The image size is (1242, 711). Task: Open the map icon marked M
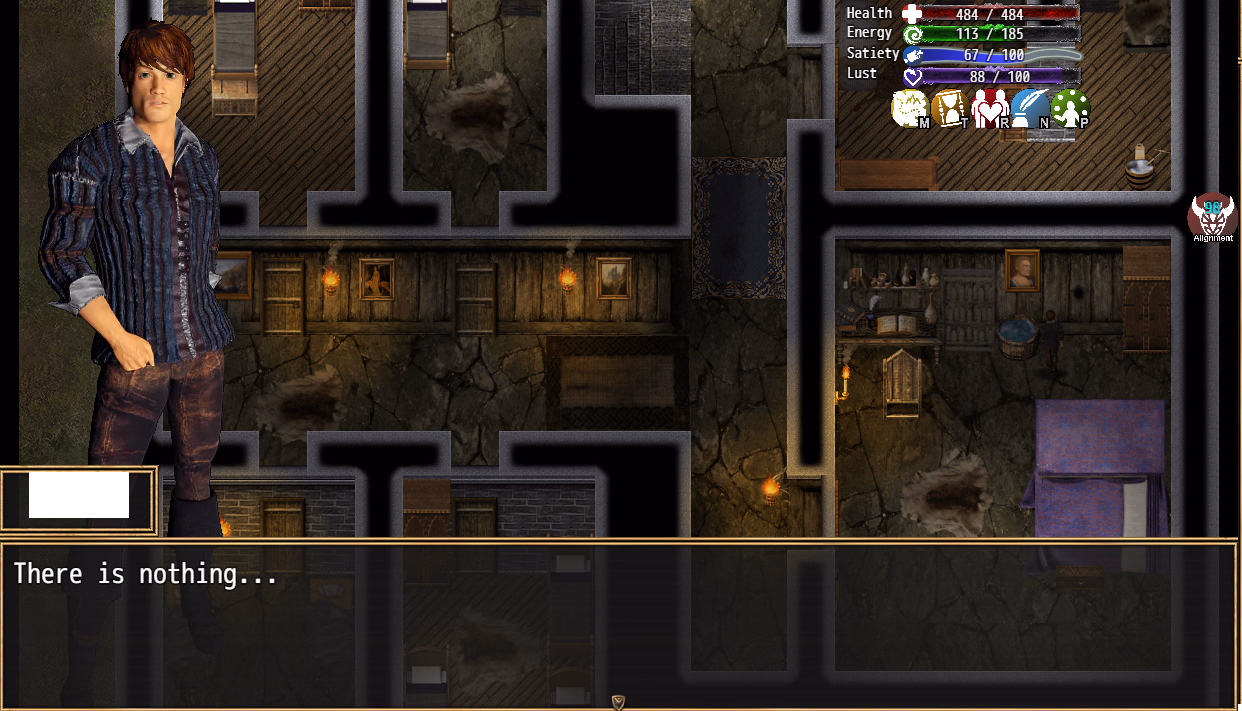pos(910,109)
